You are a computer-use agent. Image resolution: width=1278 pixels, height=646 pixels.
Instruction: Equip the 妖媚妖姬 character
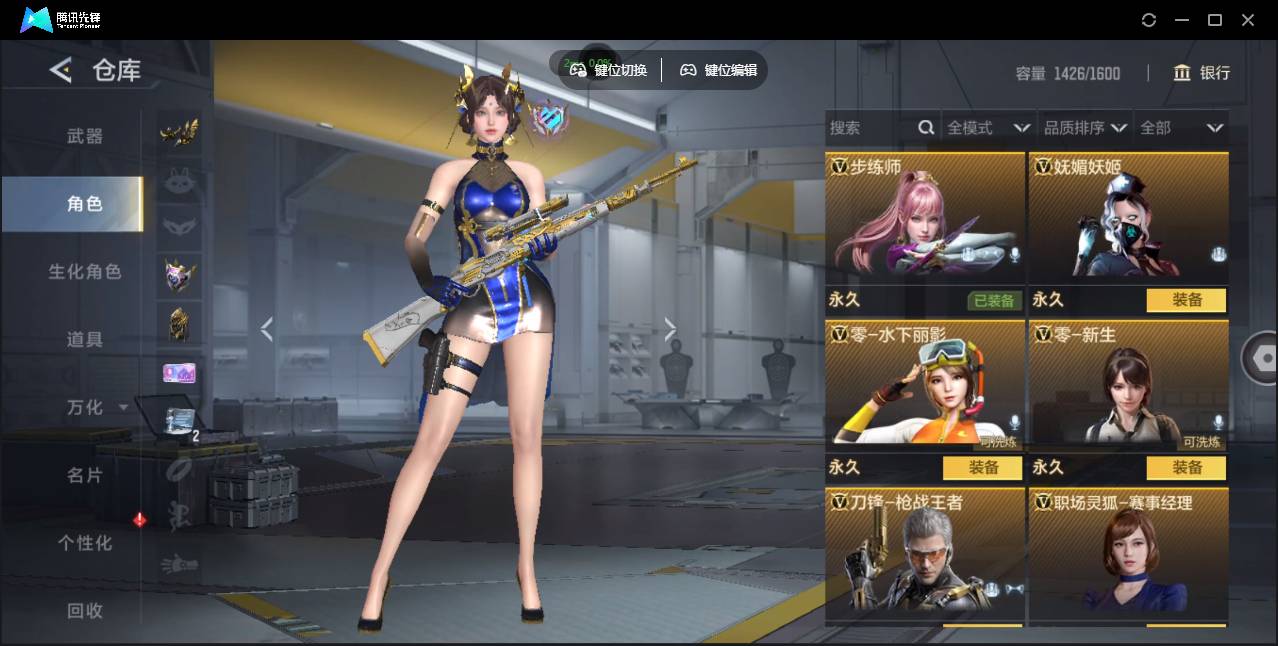1186,300
